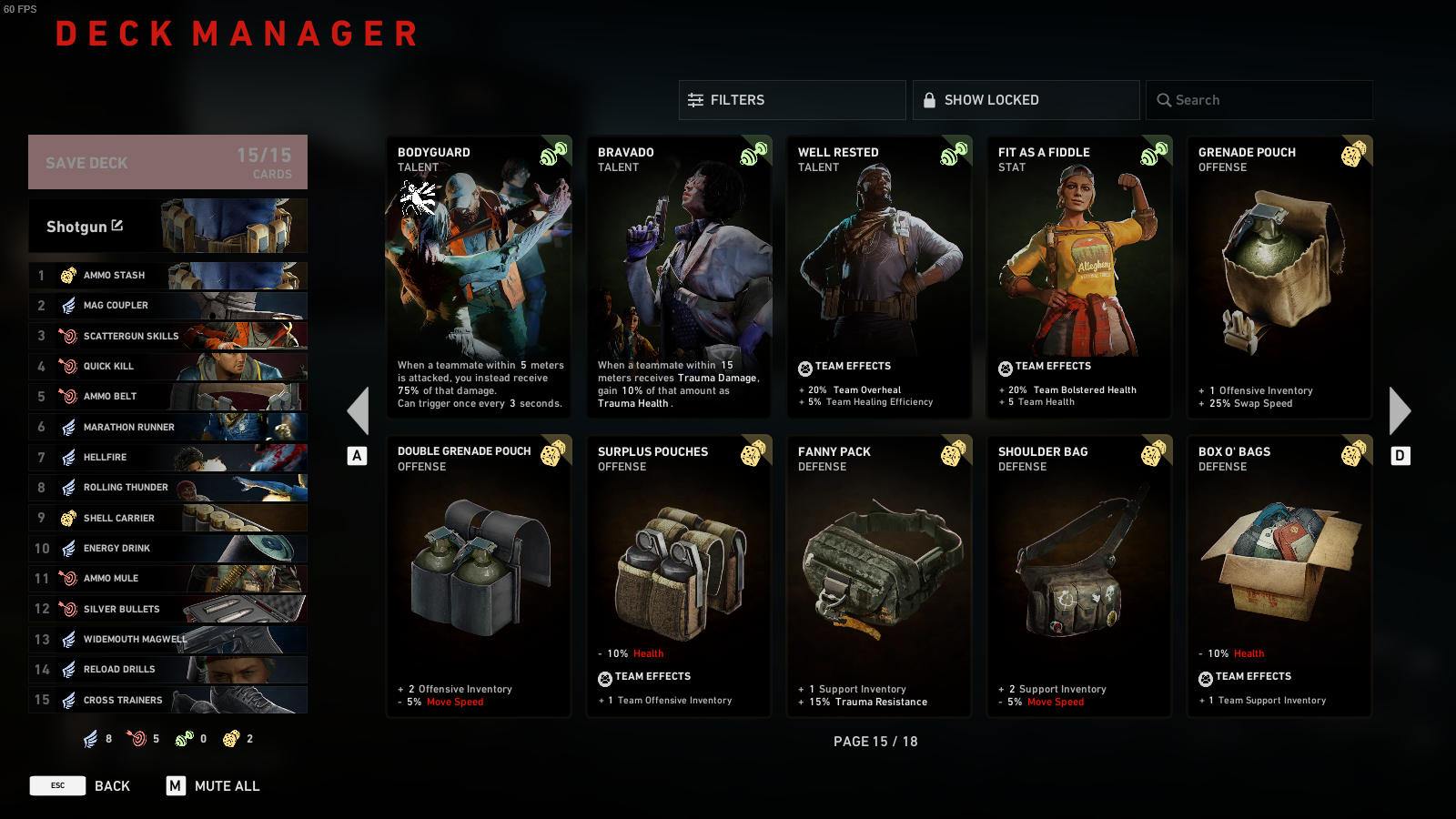Choose the Box O' Bags card
The image size is (1456, 819).
point(1279,576)
